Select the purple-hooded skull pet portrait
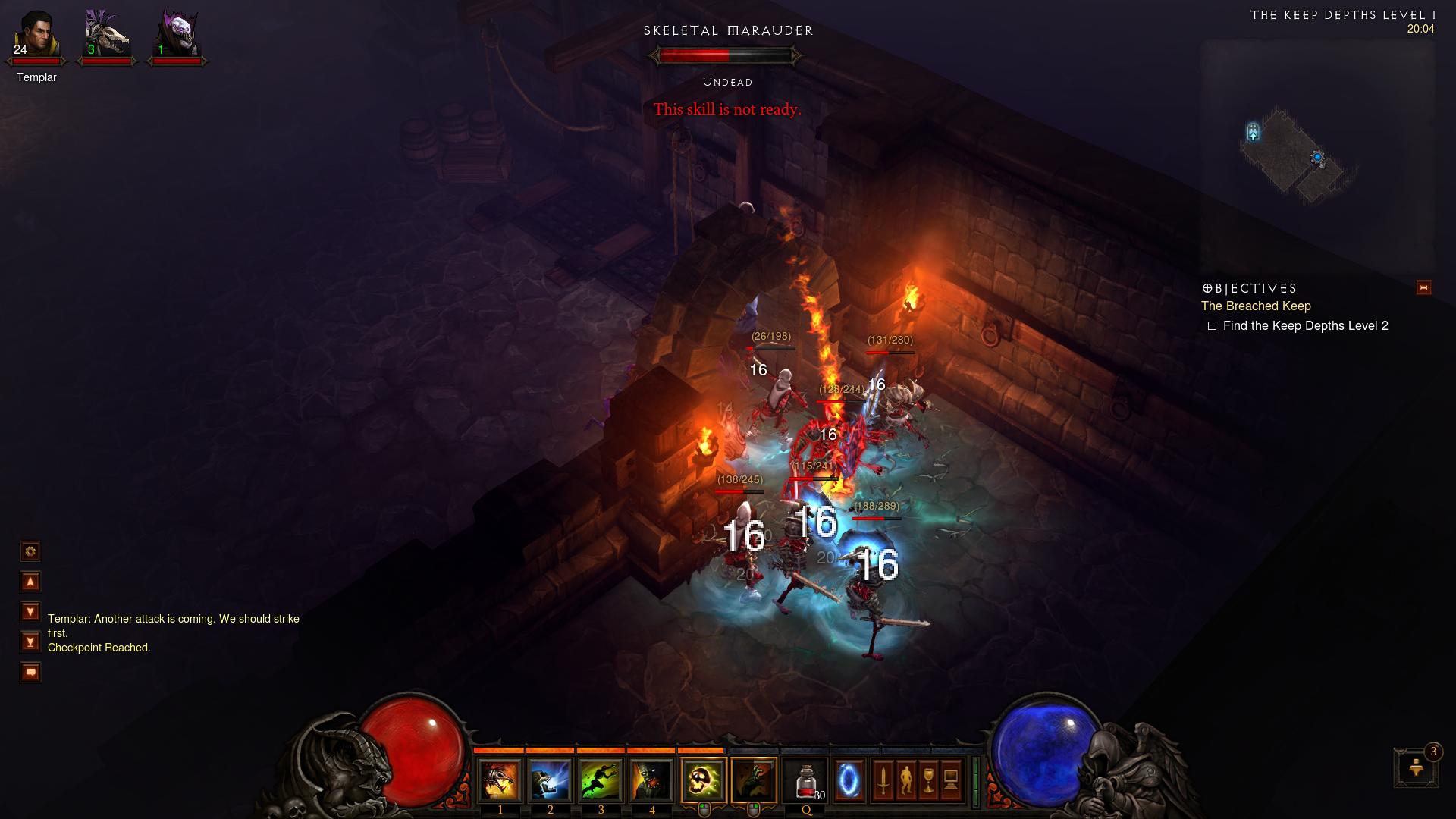The width and height of the screenshot is (1456, 819). [177, 35]
